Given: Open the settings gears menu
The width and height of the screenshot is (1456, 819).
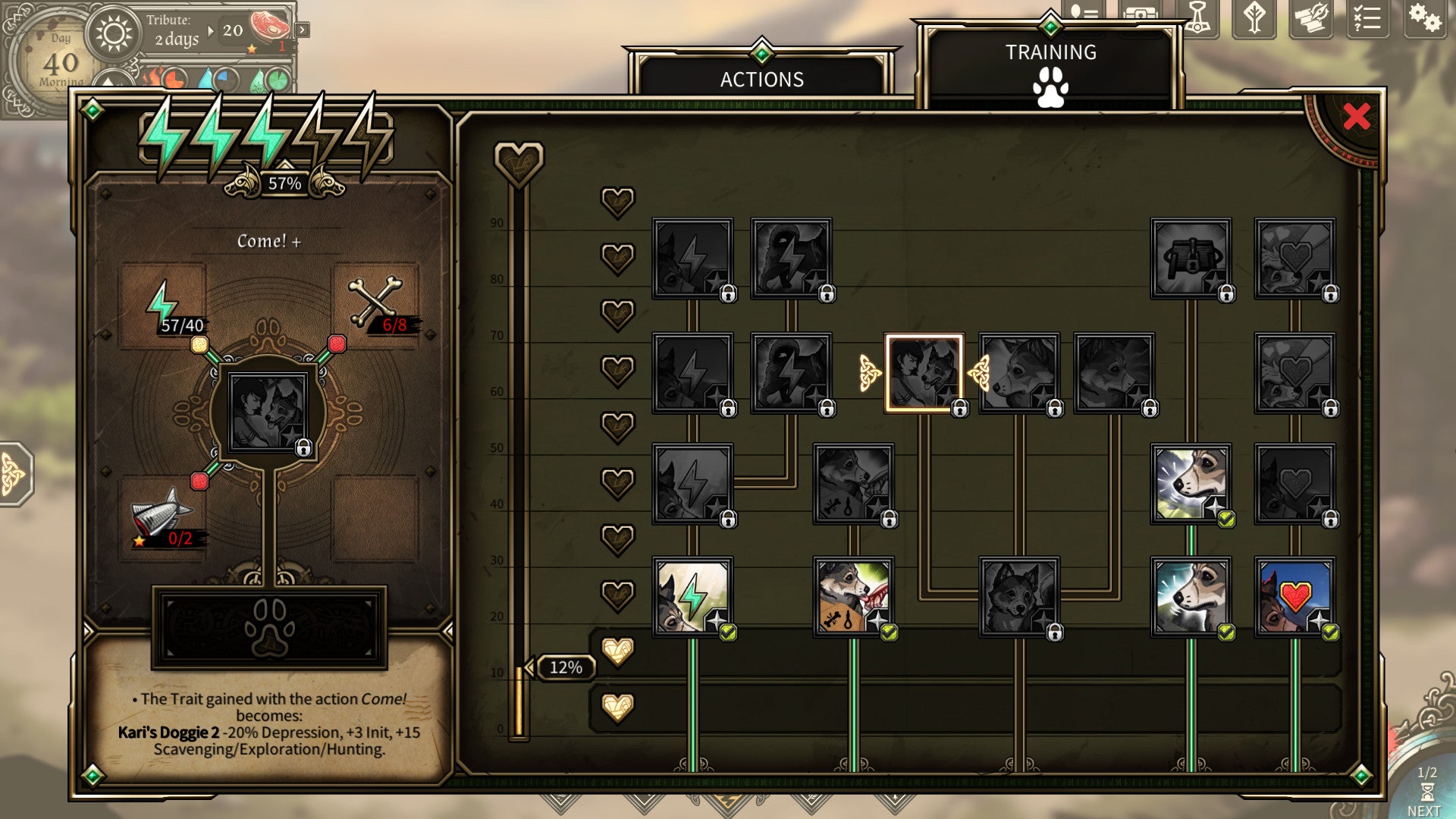Looking at the screenshot, I should 1423,17.
